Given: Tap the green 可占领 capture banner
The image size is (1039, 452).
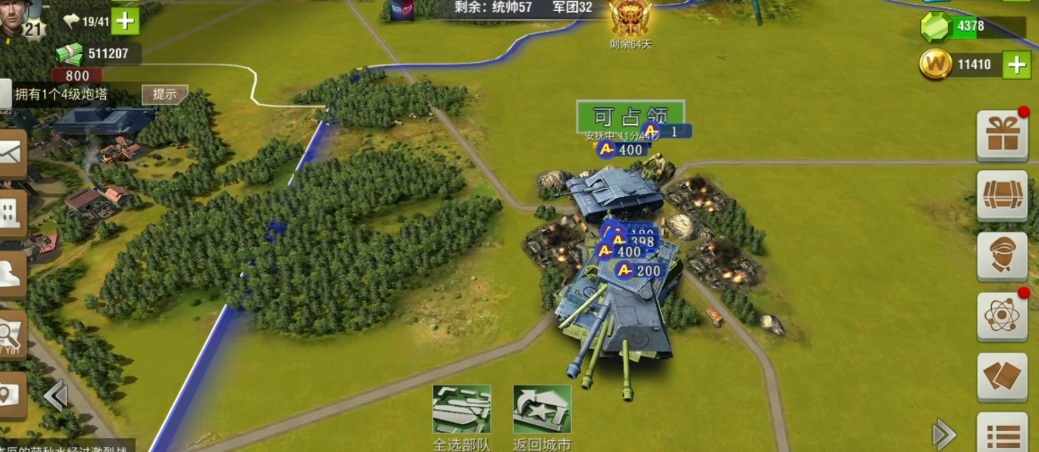Looking at the screenshot, I should click(630, 115).
